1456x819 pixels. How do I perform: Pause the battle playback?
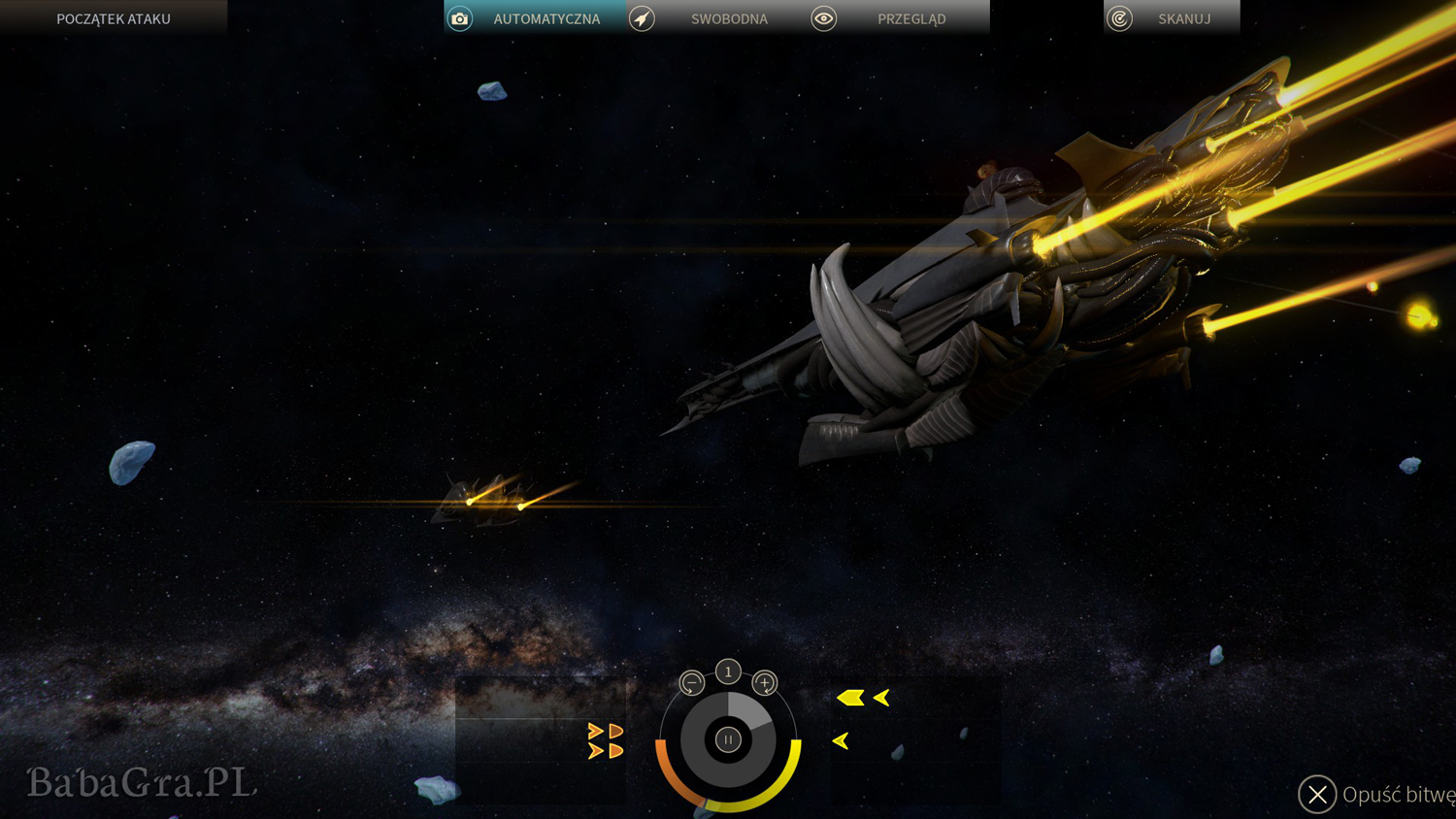728,739
